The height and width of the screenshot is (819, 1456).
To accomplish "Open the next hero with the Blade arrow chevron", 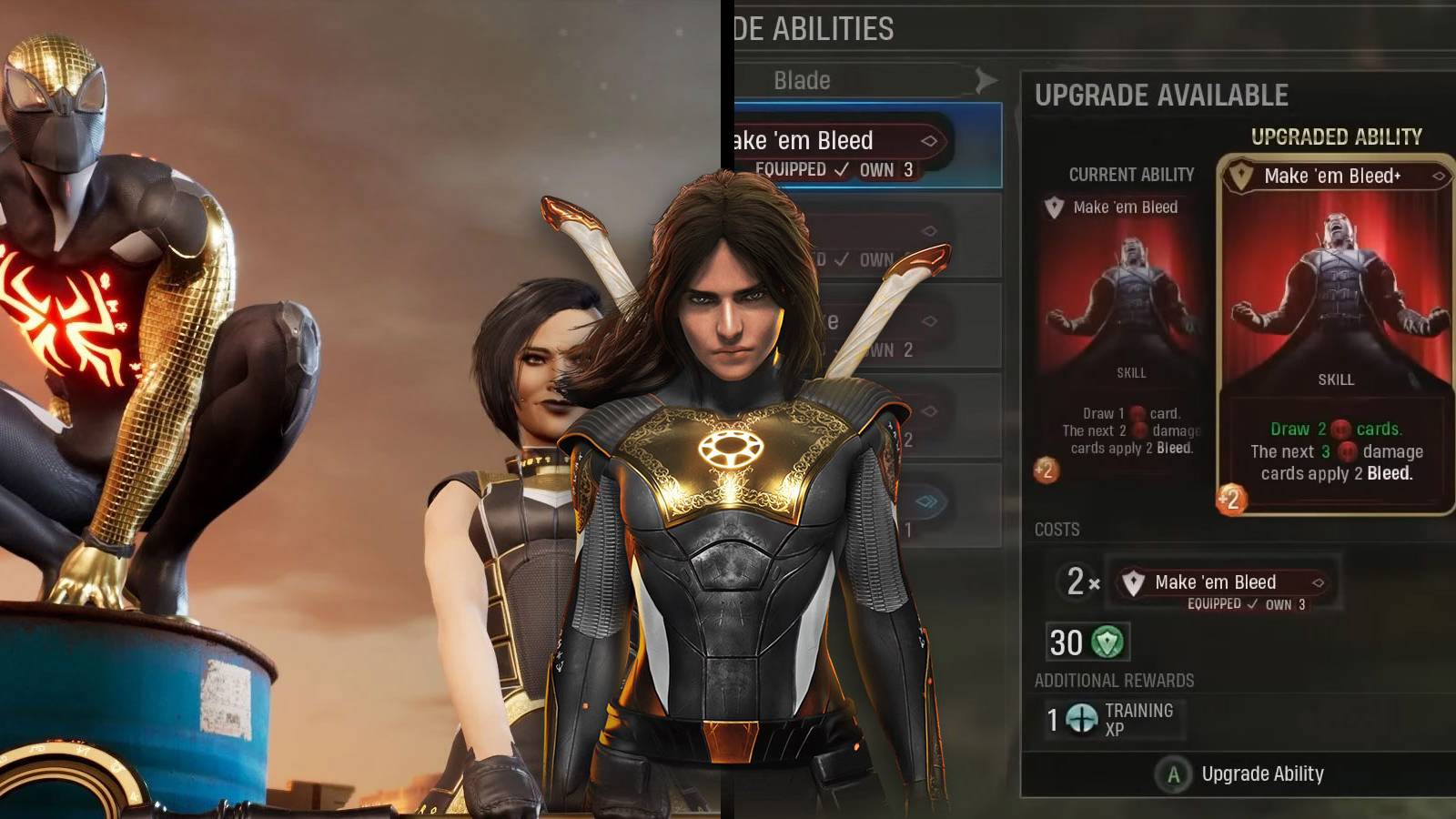I will tap(985, 80).
